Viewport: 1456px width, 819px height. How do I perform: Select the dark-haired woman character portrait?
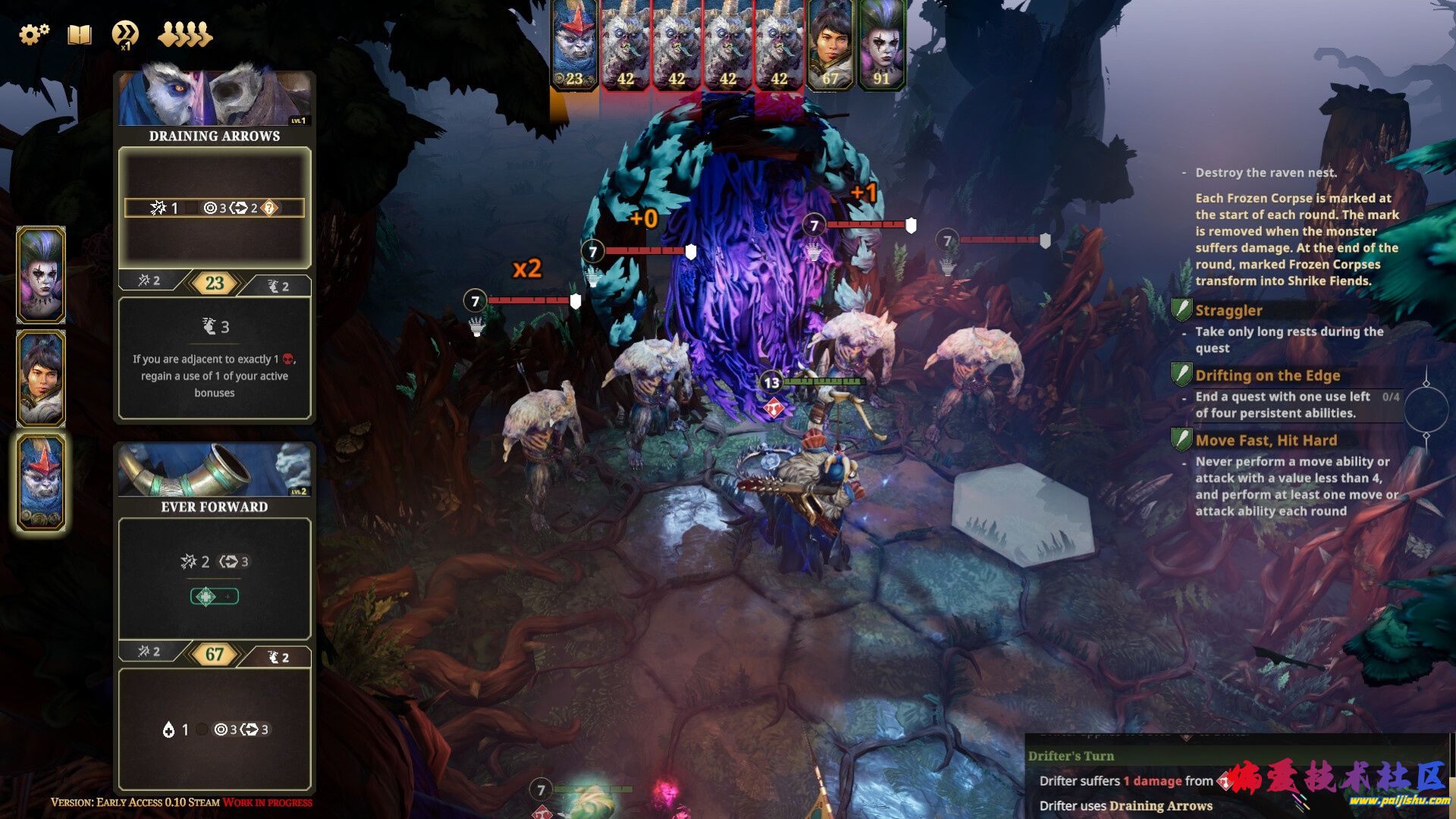pyautogui.click(x=41, y=378)
